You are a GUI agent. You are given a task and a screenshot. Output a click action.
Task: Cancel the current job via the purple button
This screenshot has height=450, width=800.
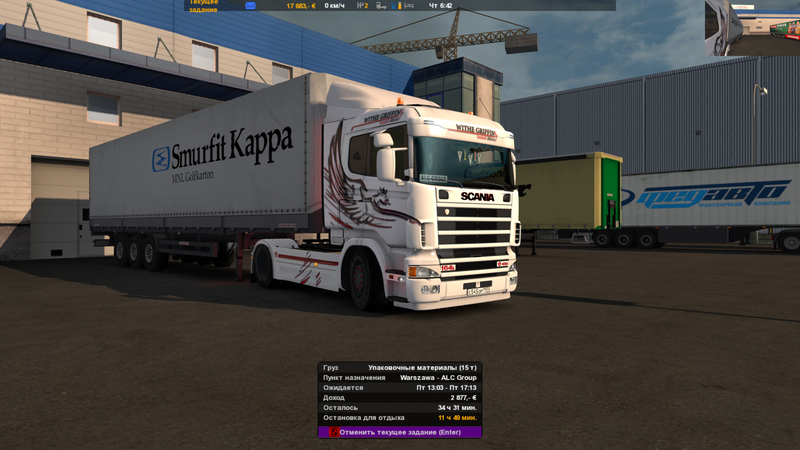pyautogui.click(x=400, y=432)
